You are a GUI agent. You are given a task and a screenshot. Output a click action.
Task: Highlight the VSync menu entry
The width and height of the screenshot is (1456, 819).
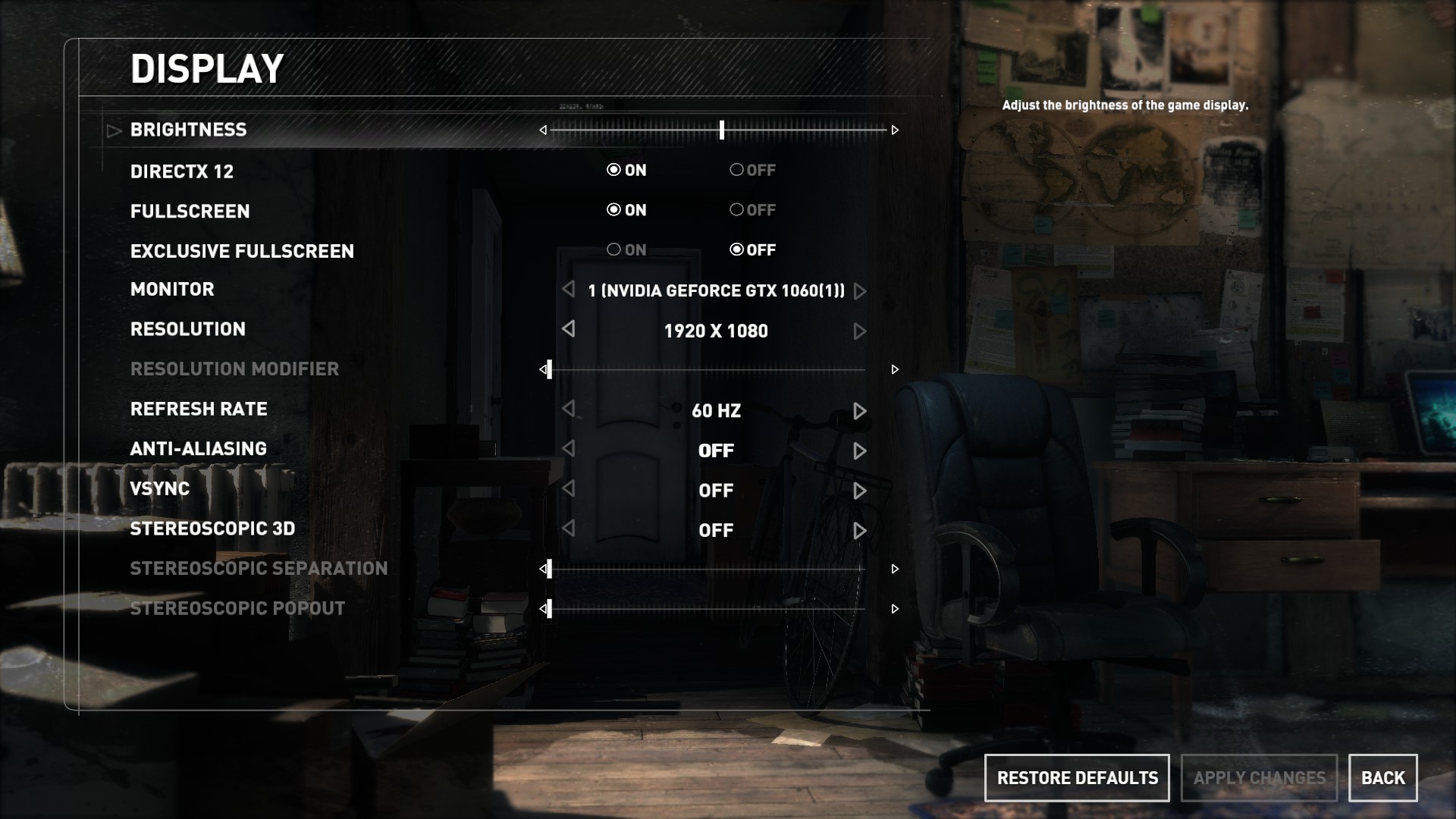(x=160, y=489)
